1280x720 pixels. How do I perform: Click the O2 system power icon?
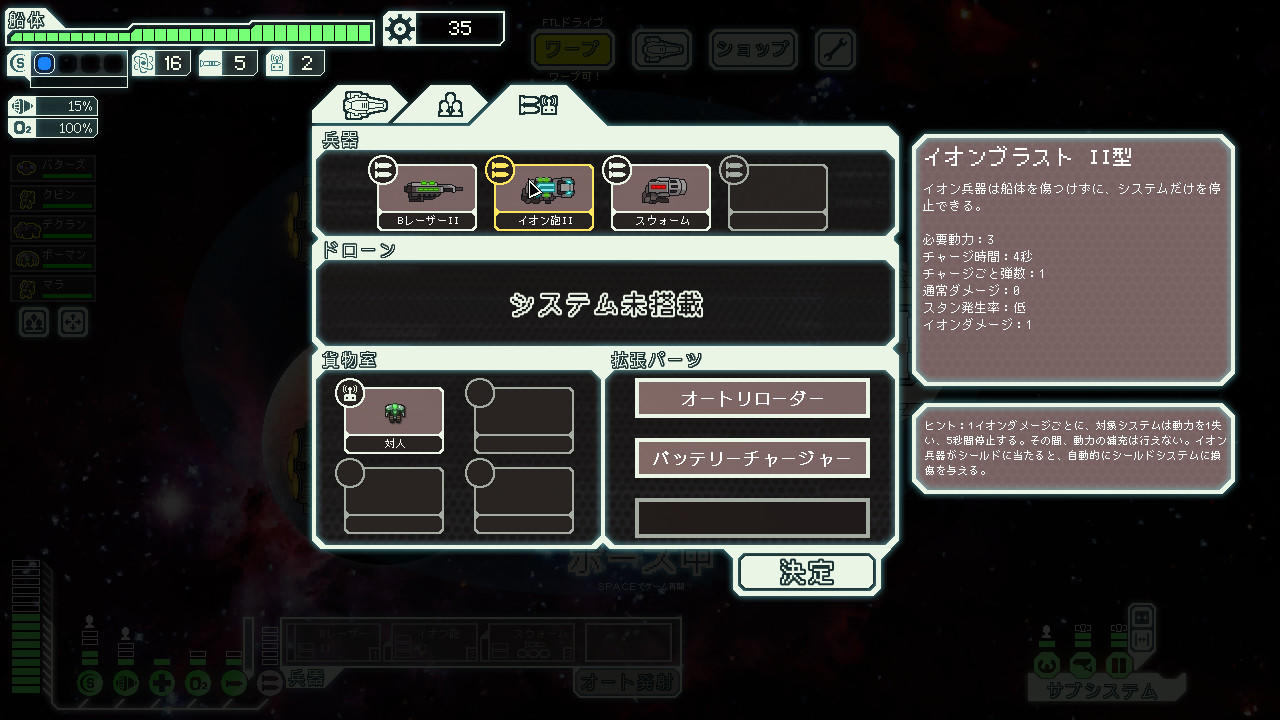197,683
